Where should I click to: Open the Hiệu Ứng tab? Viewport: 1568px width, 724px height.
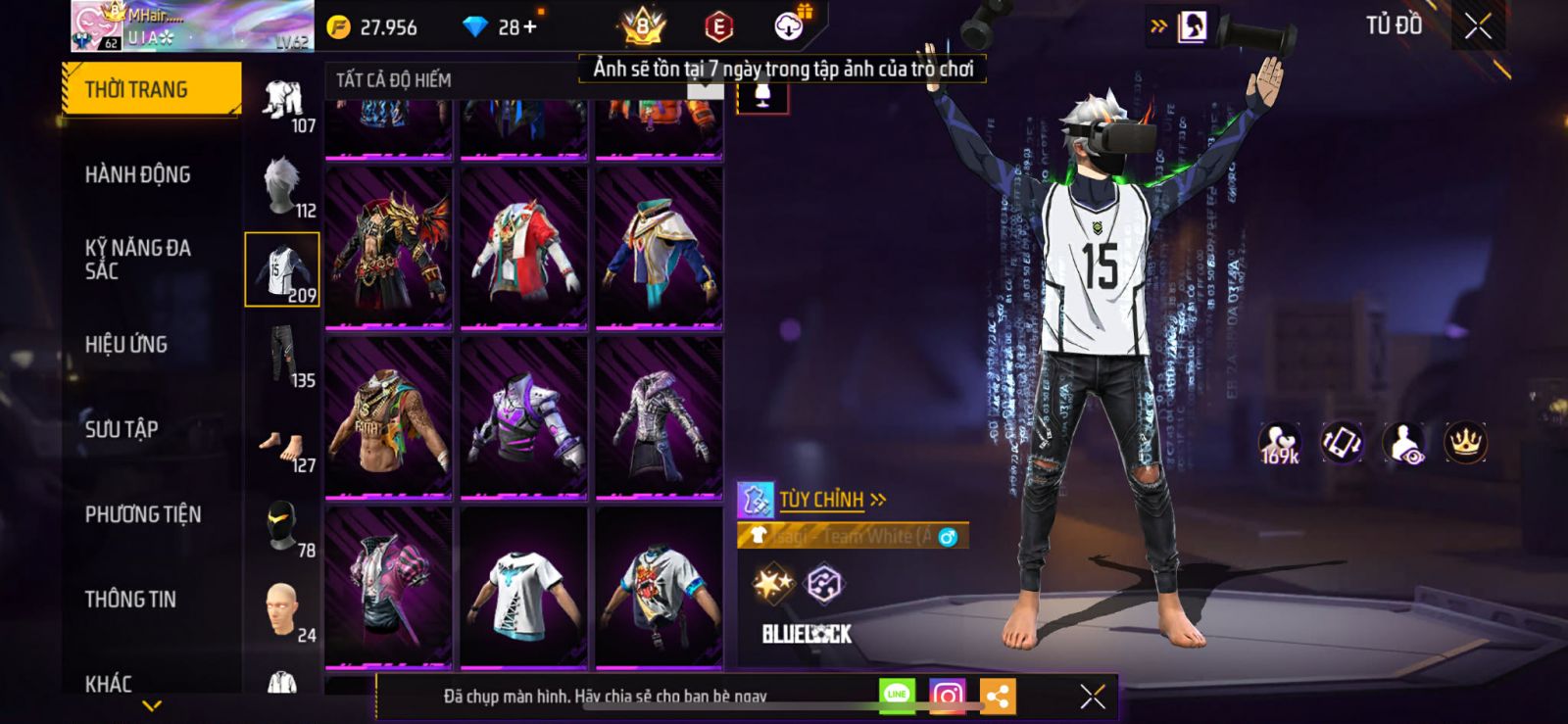coord(126,344)
